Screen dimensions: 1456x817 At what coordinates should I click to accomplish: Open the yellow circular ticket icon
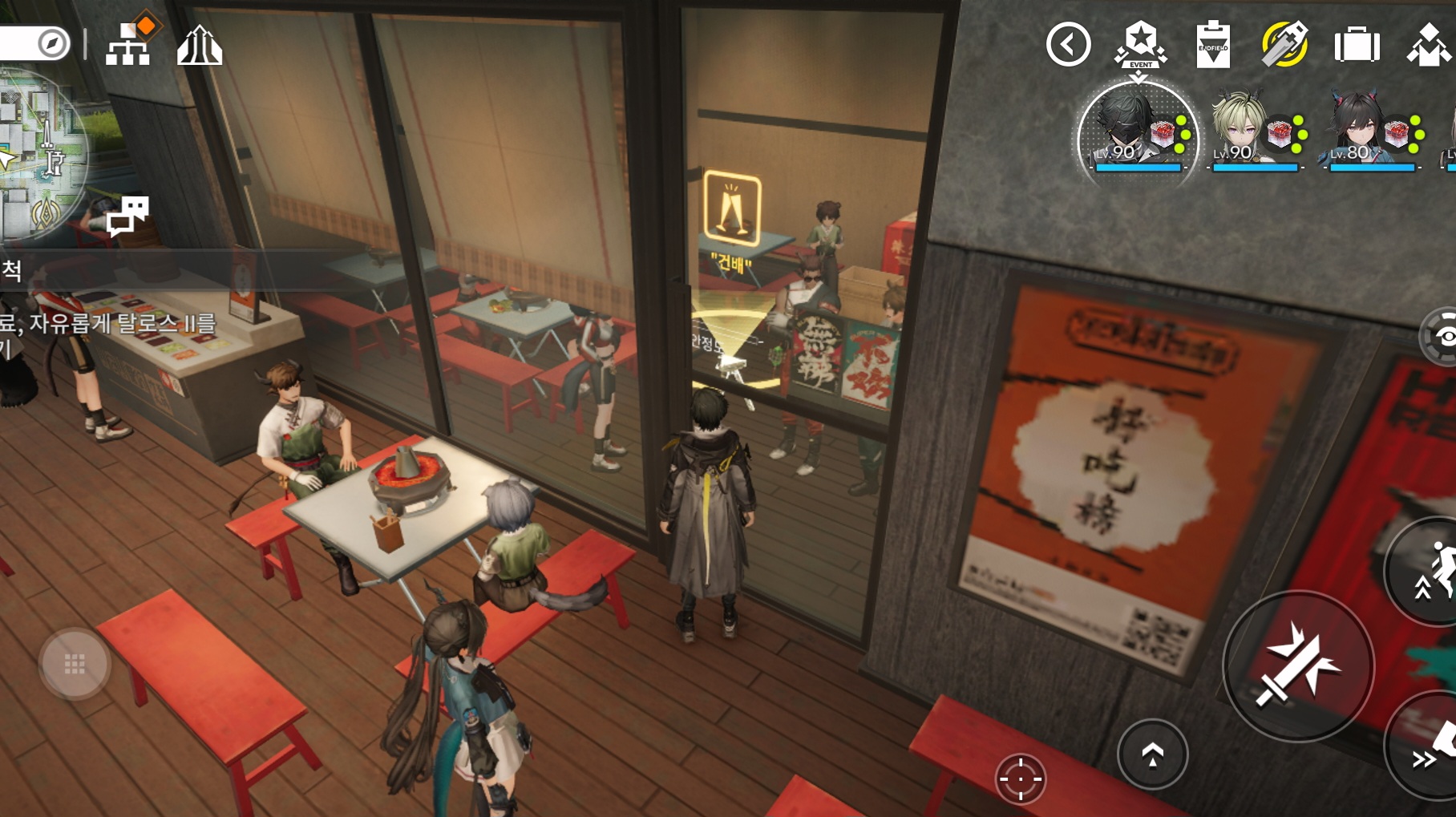(1284, 44)
